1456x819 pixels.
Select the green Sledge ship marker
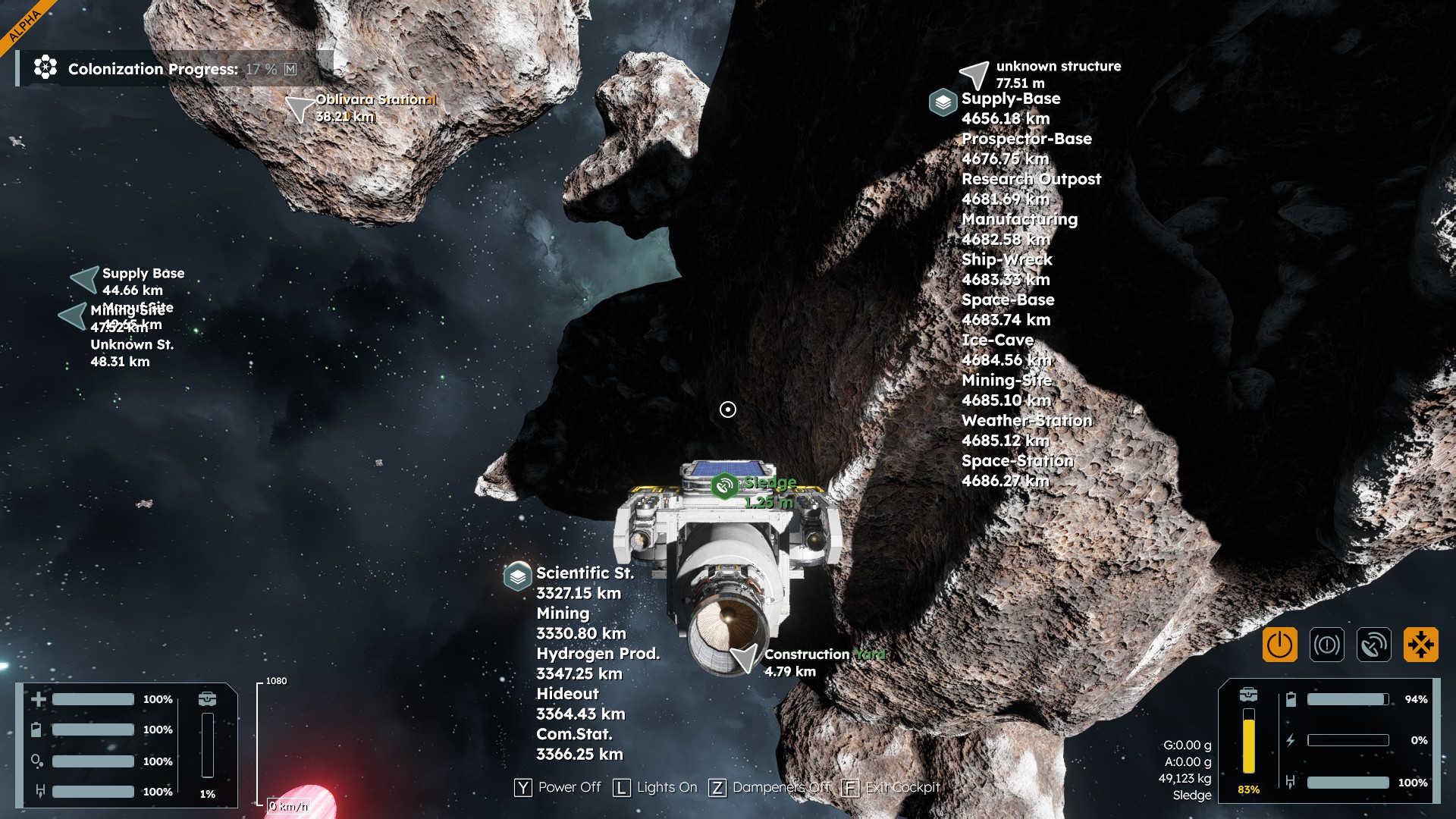724,485
